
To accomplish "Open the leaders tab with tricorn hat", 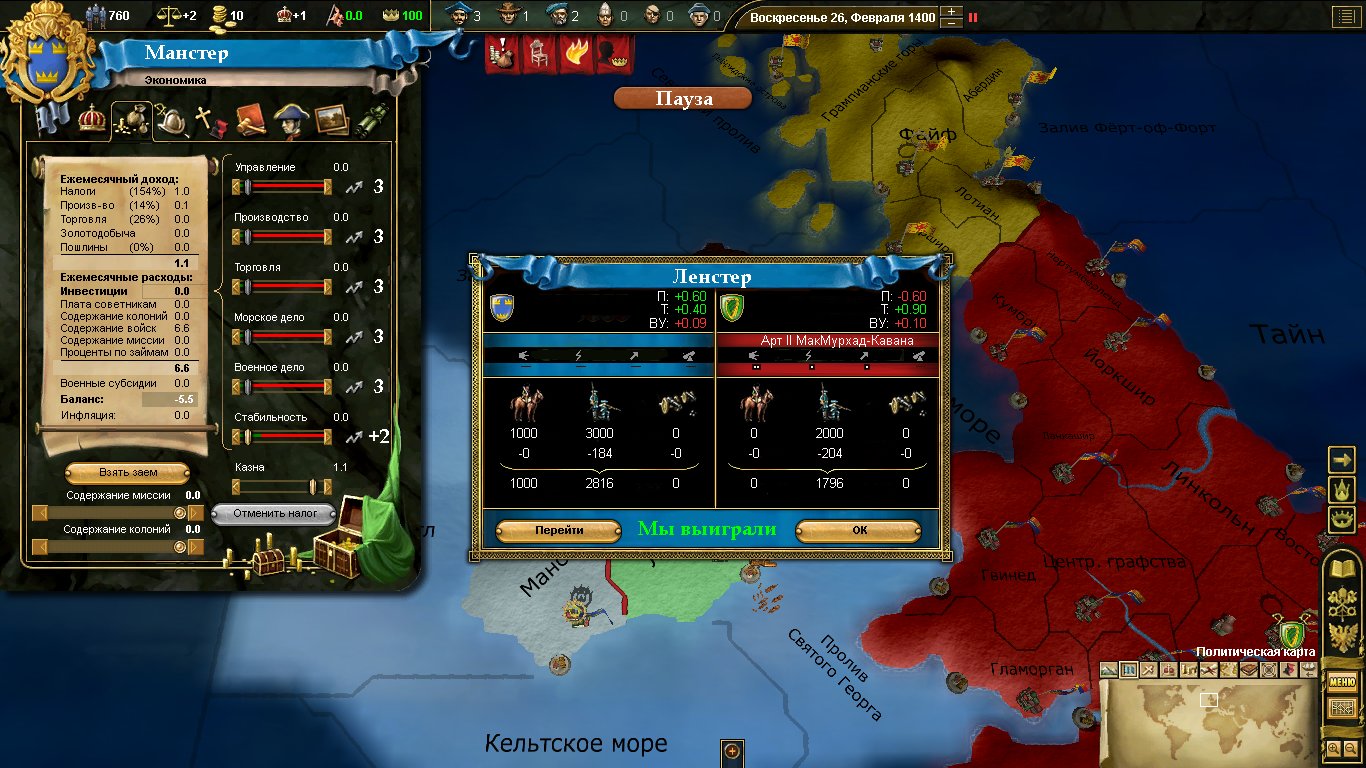I will [290, 120].
